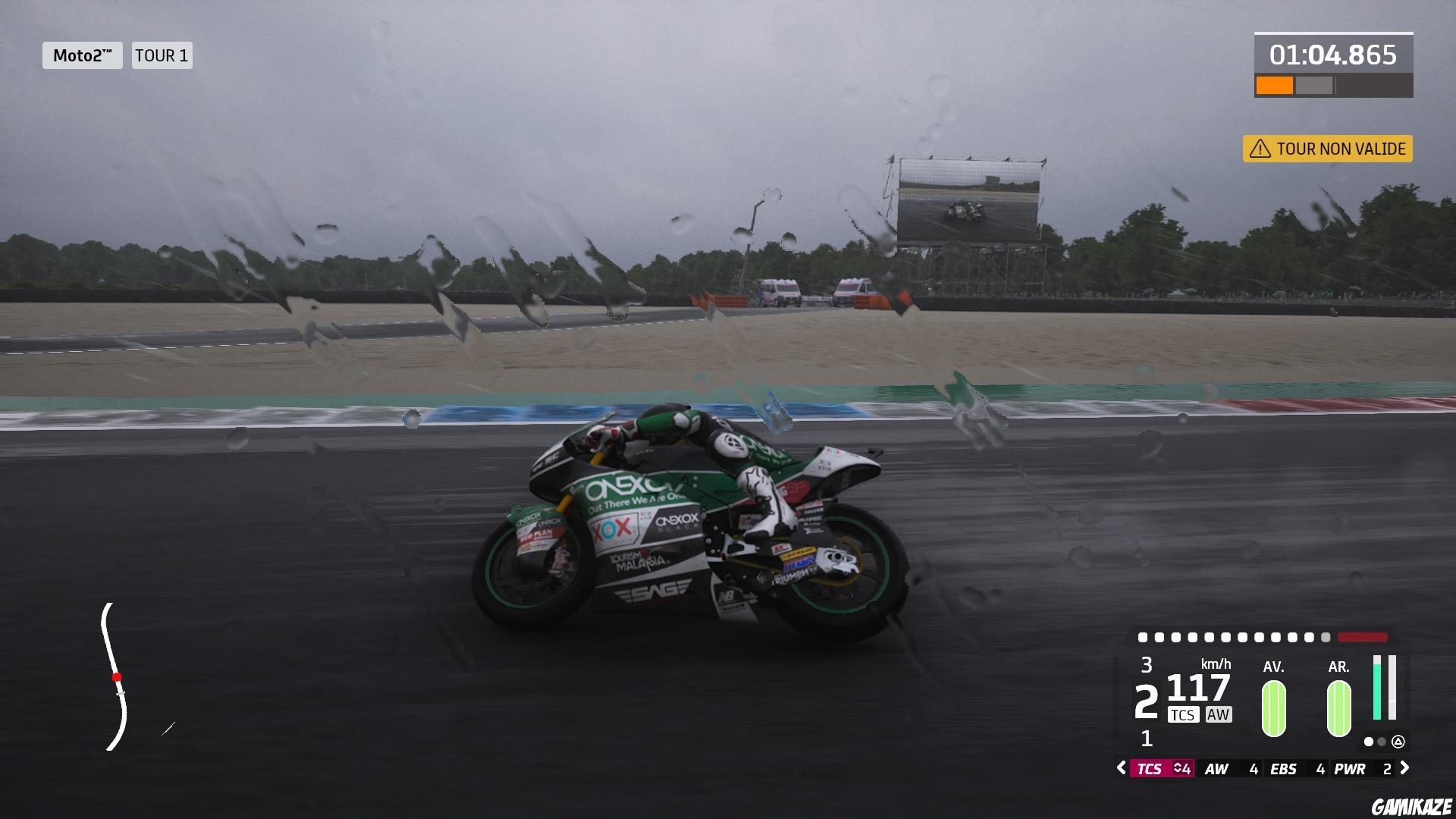
Task: Click the red rev-limiter light strip
Action: tap(1361, 638)
